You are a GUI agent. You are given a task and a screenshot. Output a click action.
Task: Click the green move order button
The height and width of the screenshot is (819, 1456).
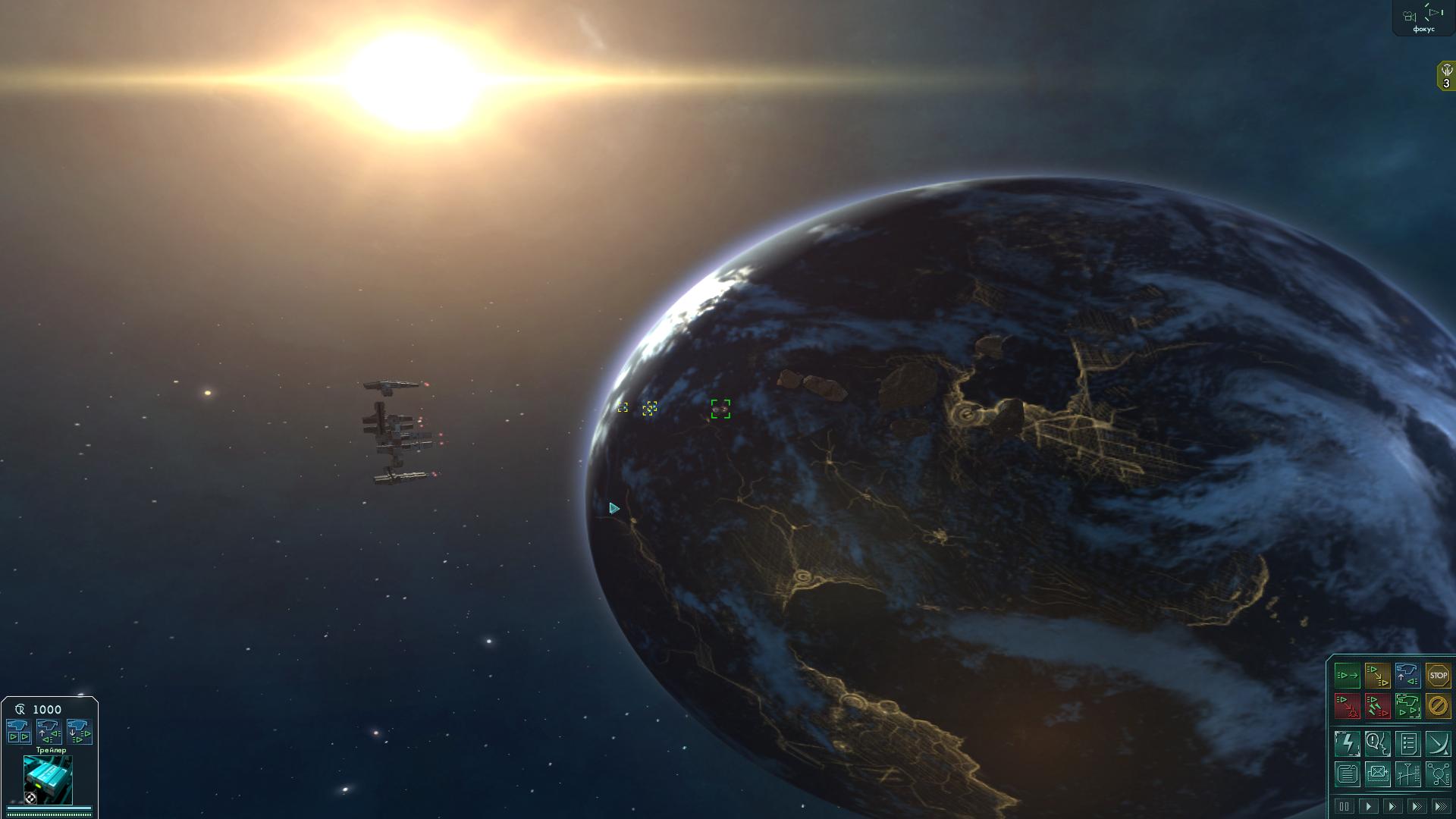pyautogui.click(x=1347, y=676)
